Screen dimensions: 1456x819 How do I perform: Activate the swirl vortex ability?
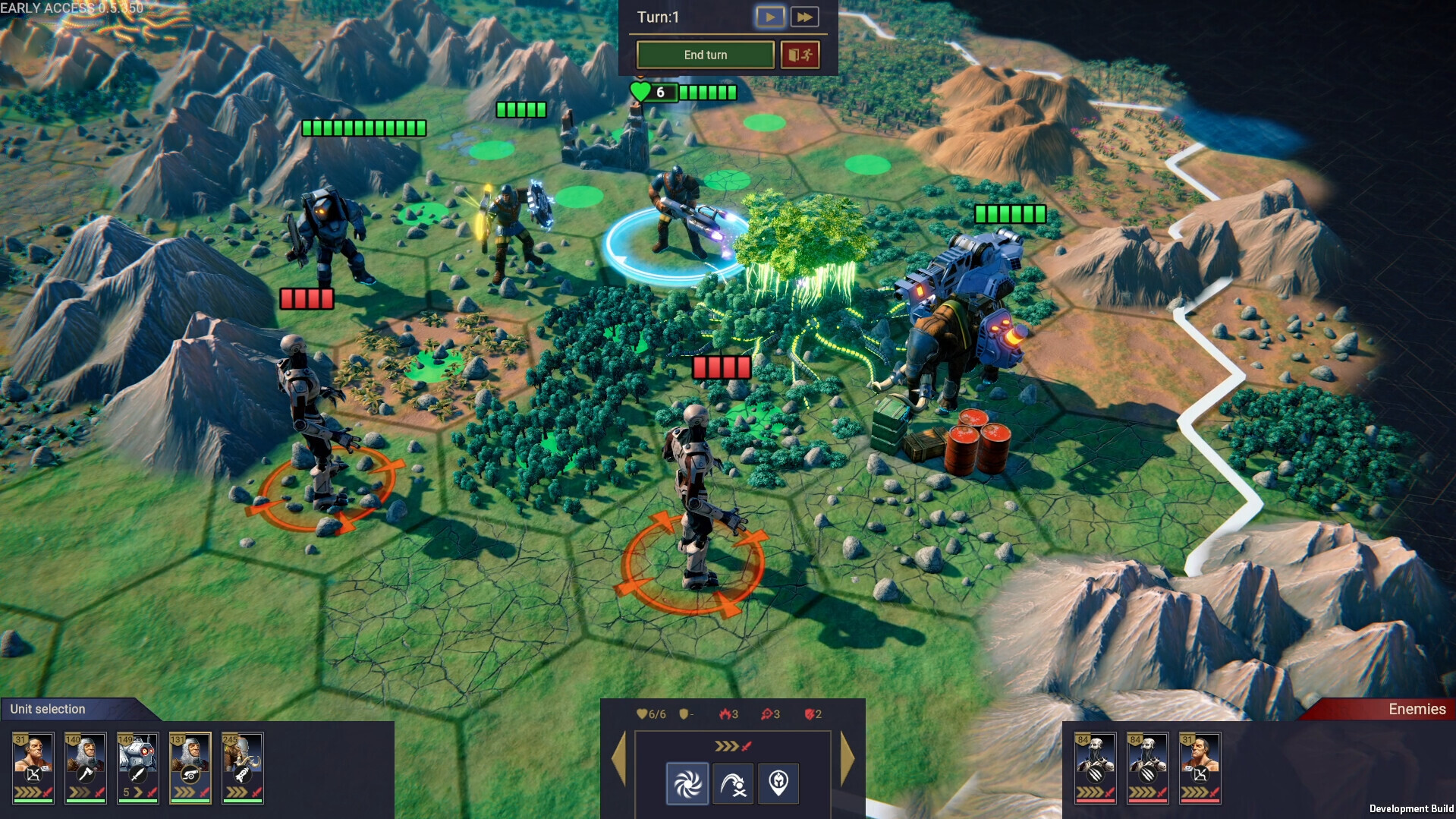pos(687,783)
